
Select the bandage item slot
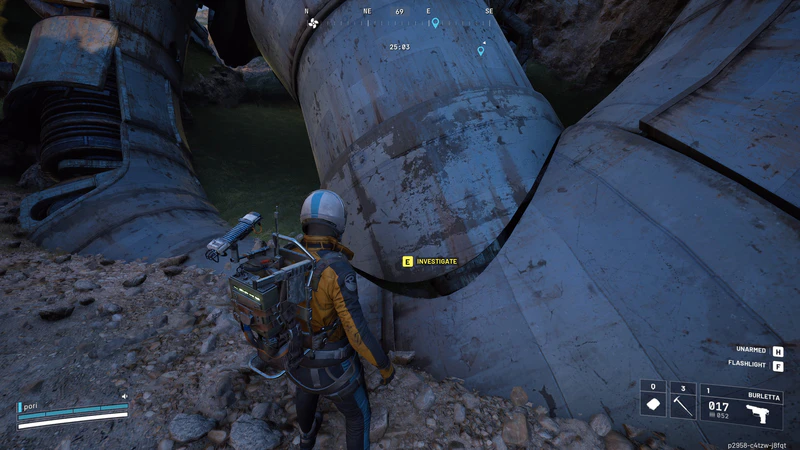[653, 405]
